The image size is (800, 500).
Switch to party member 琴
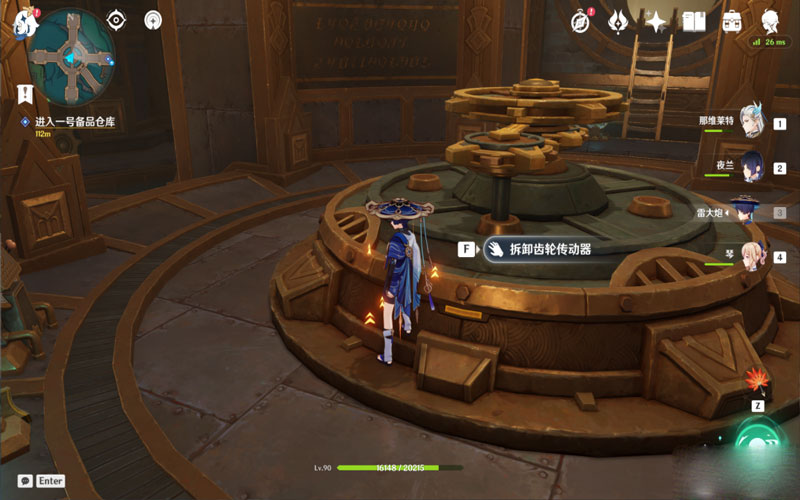(x=751, y=257)
